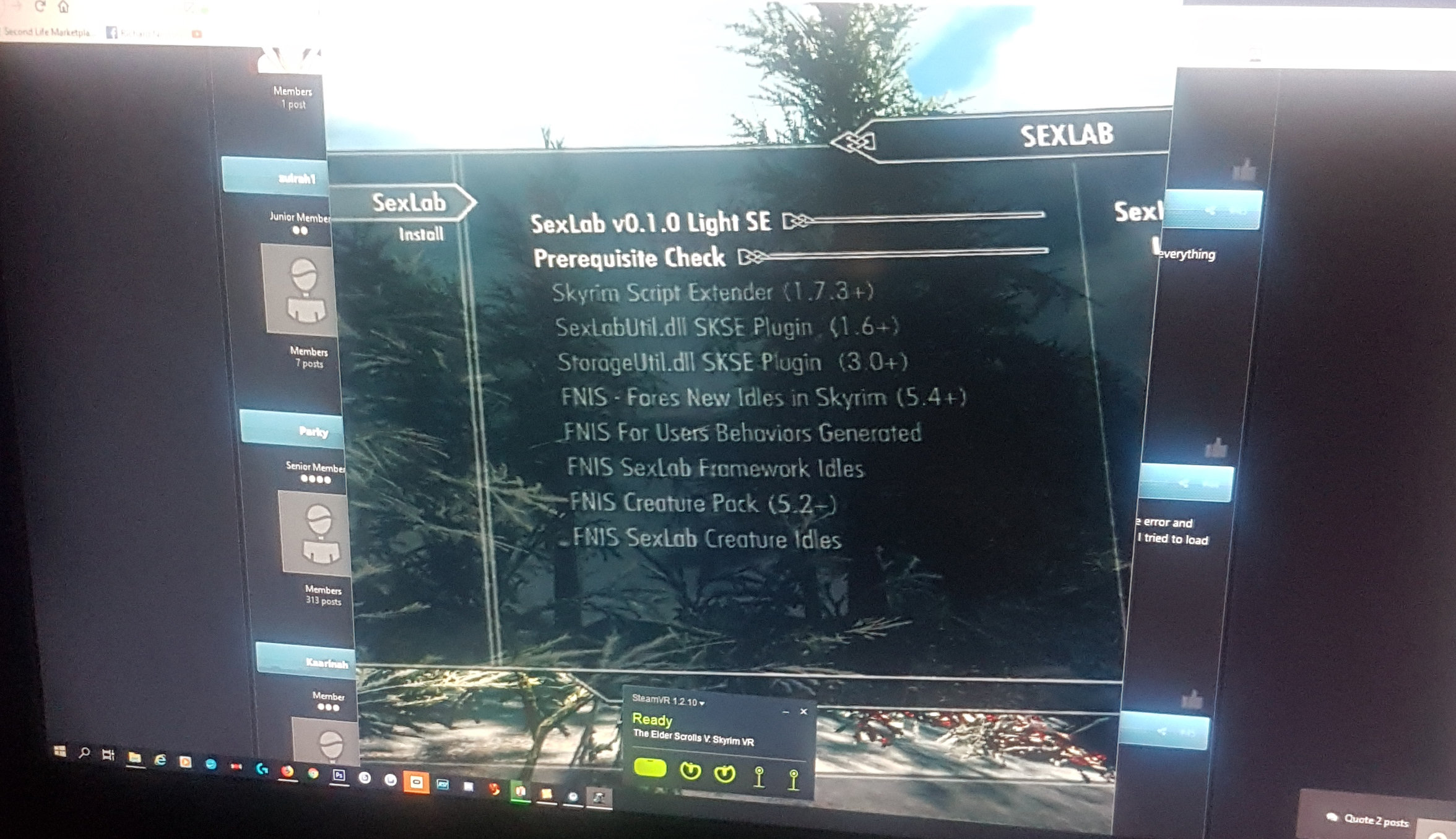This screenshot has height=839, width=1456.
Task: Open the Install page
Action: point(421,234)
